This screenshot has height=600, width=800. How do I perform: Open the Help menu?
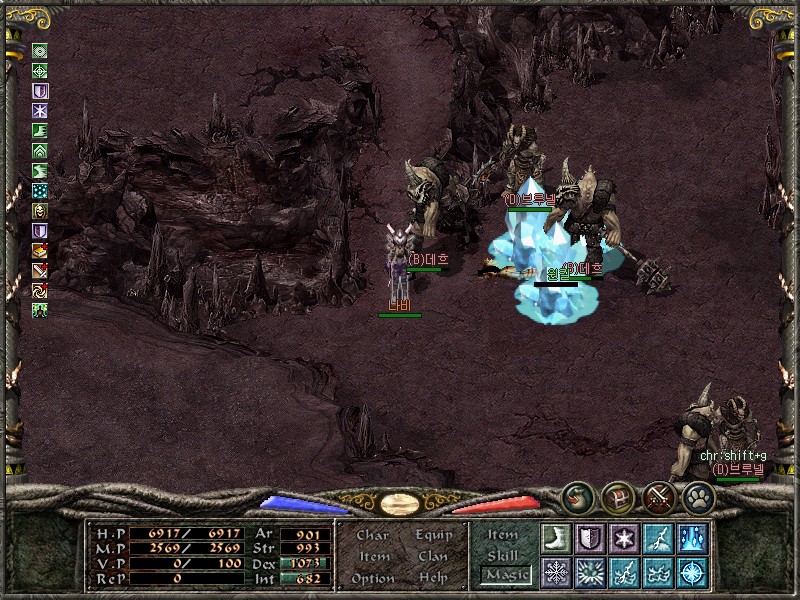tap(434, 578)
